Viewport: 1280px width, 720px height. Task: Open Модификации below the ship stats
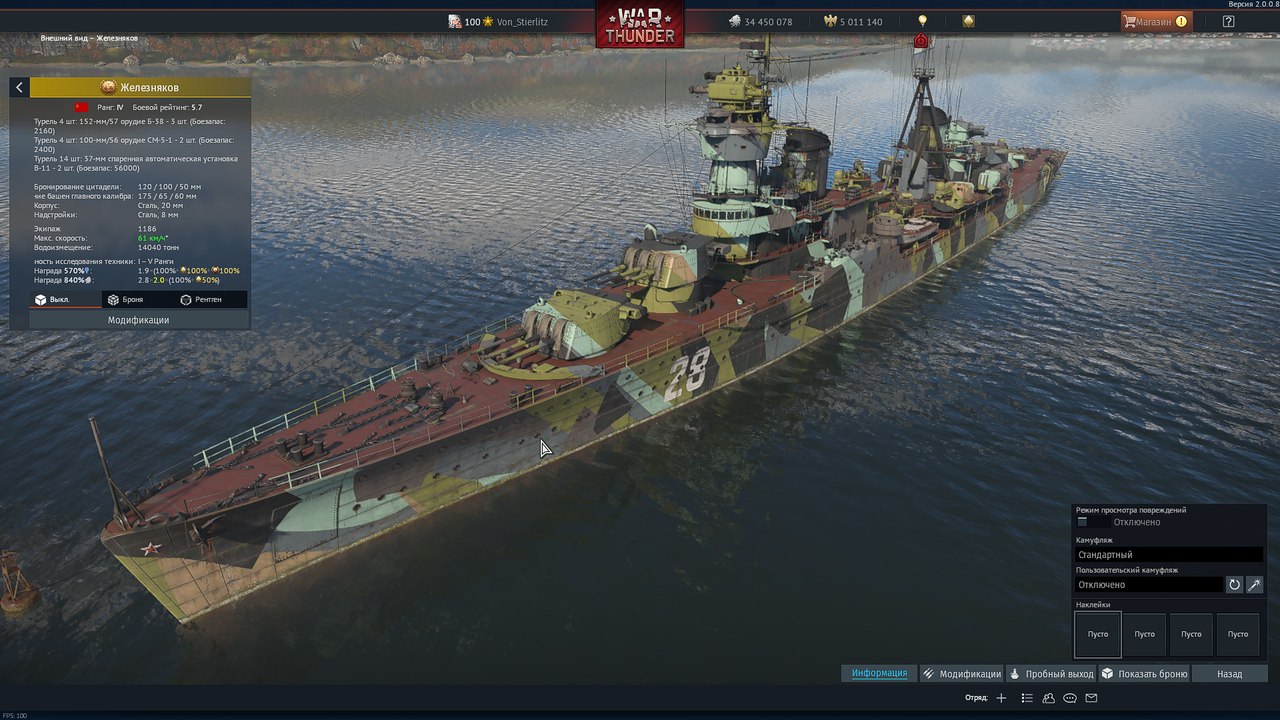click(x=138, y=320)
